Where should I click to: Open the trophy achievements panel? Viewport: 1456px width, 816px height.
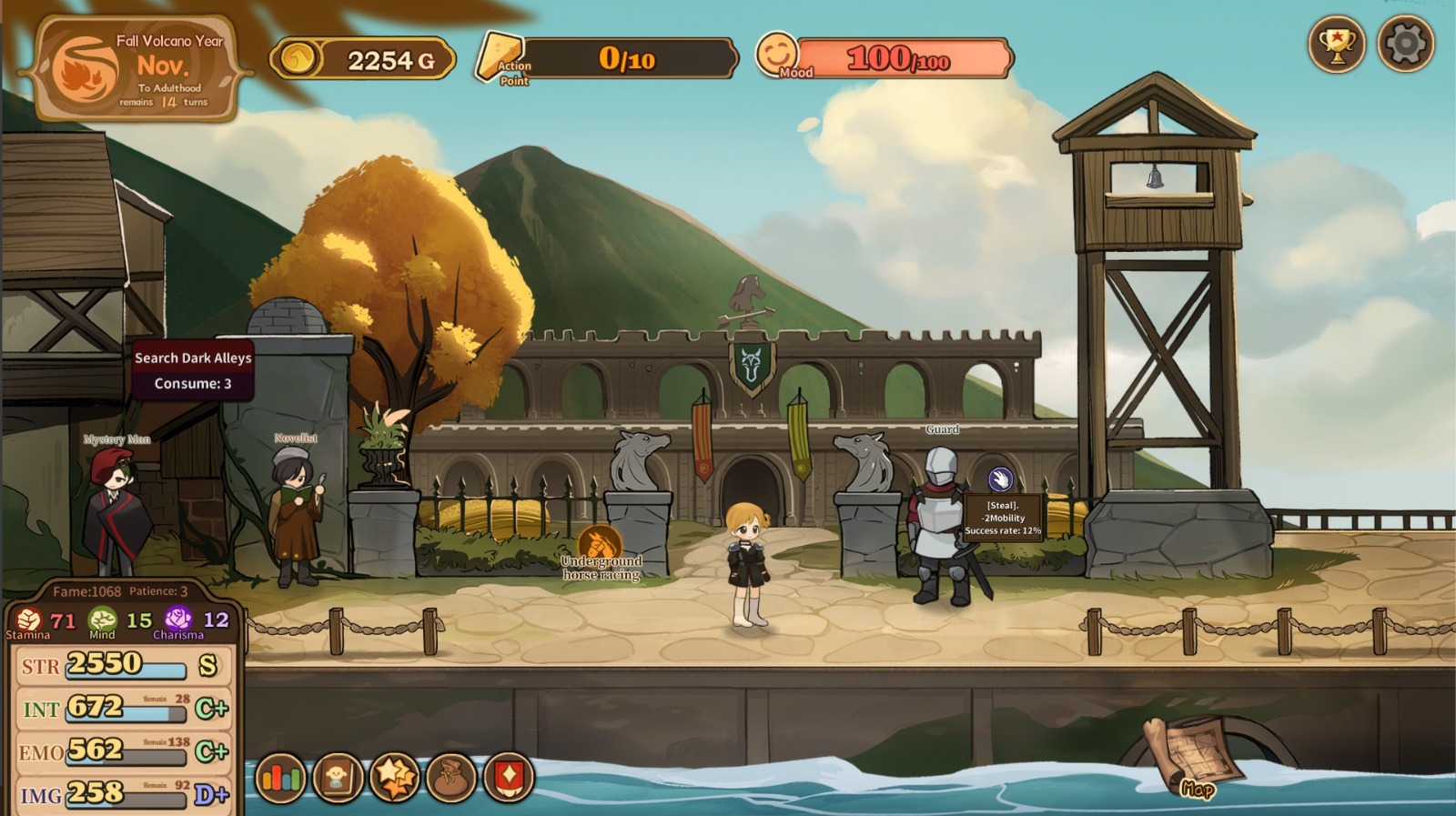(1336, 44)
